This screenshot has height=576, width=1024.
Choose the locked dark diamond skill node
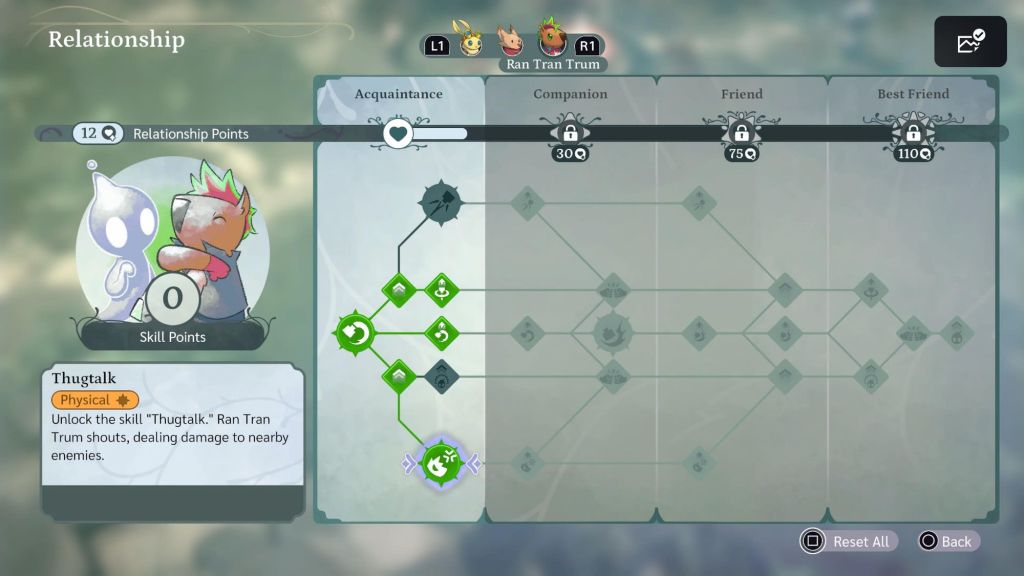[441, 376]
